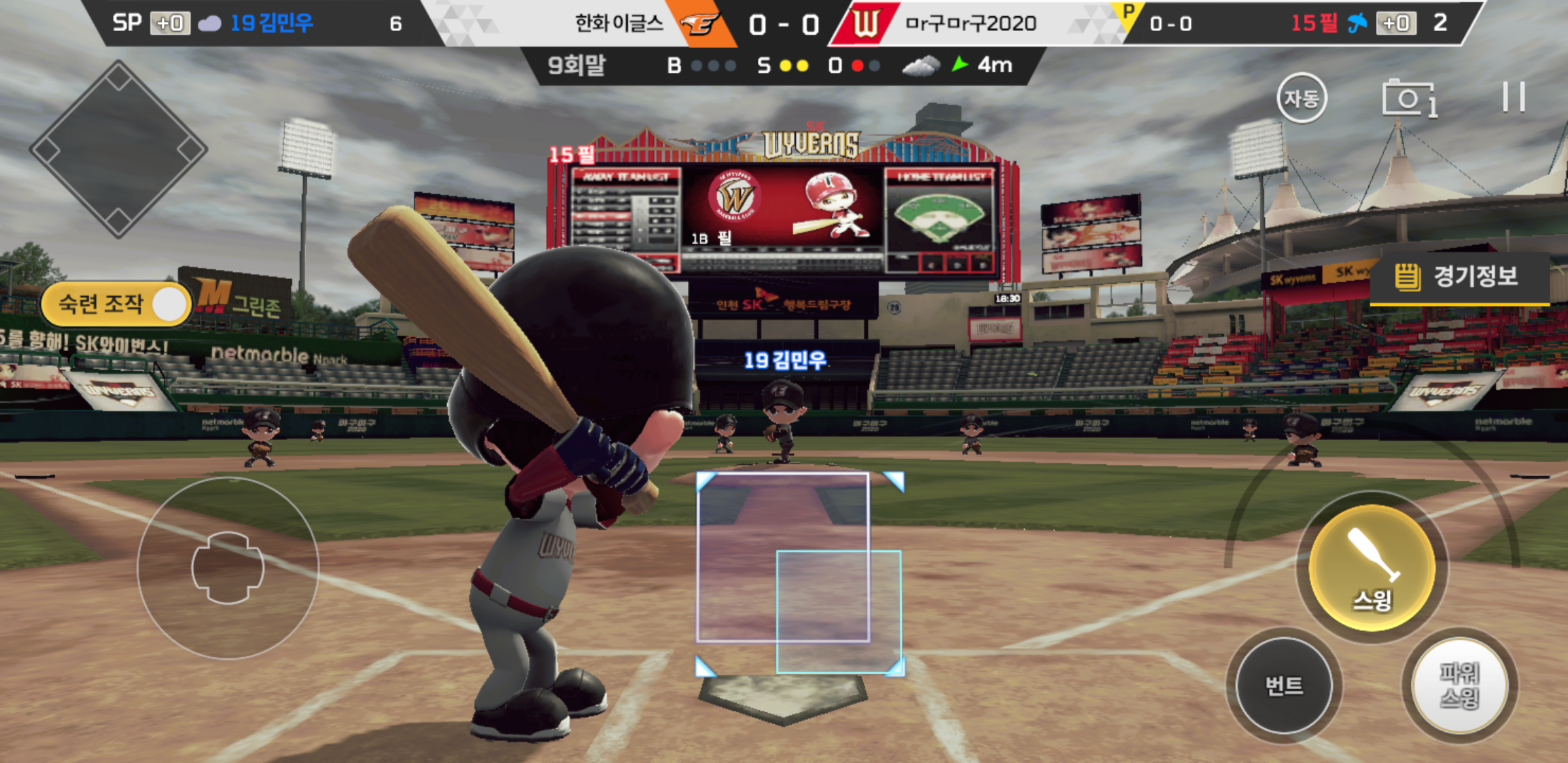Click the batting aim joystick pad
Viewport: 1568px width, 763px height.
coord(227,568)
